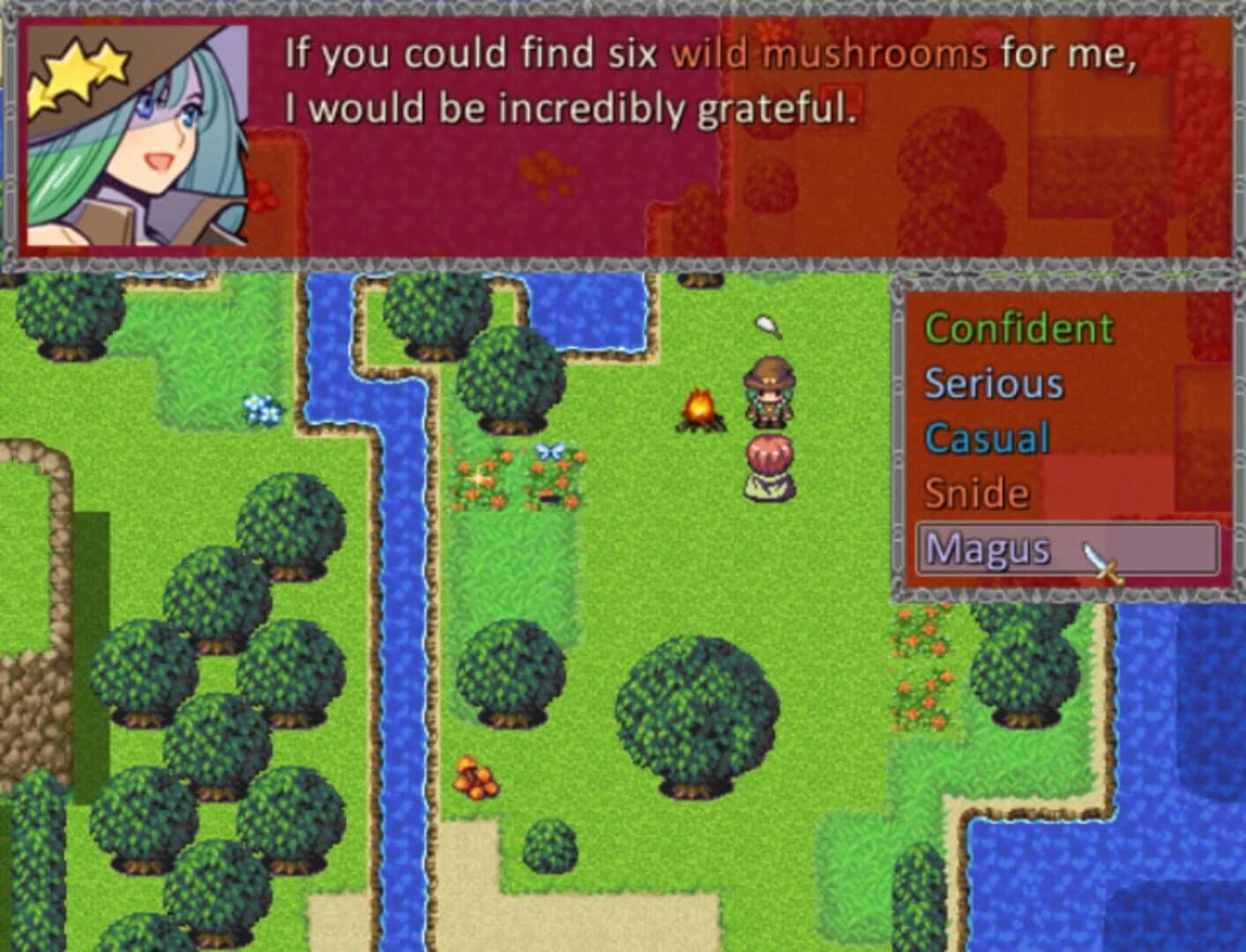The image size is (1246, 952).
Task: Select the Serious dialogue option
Action: pos(993,383)
